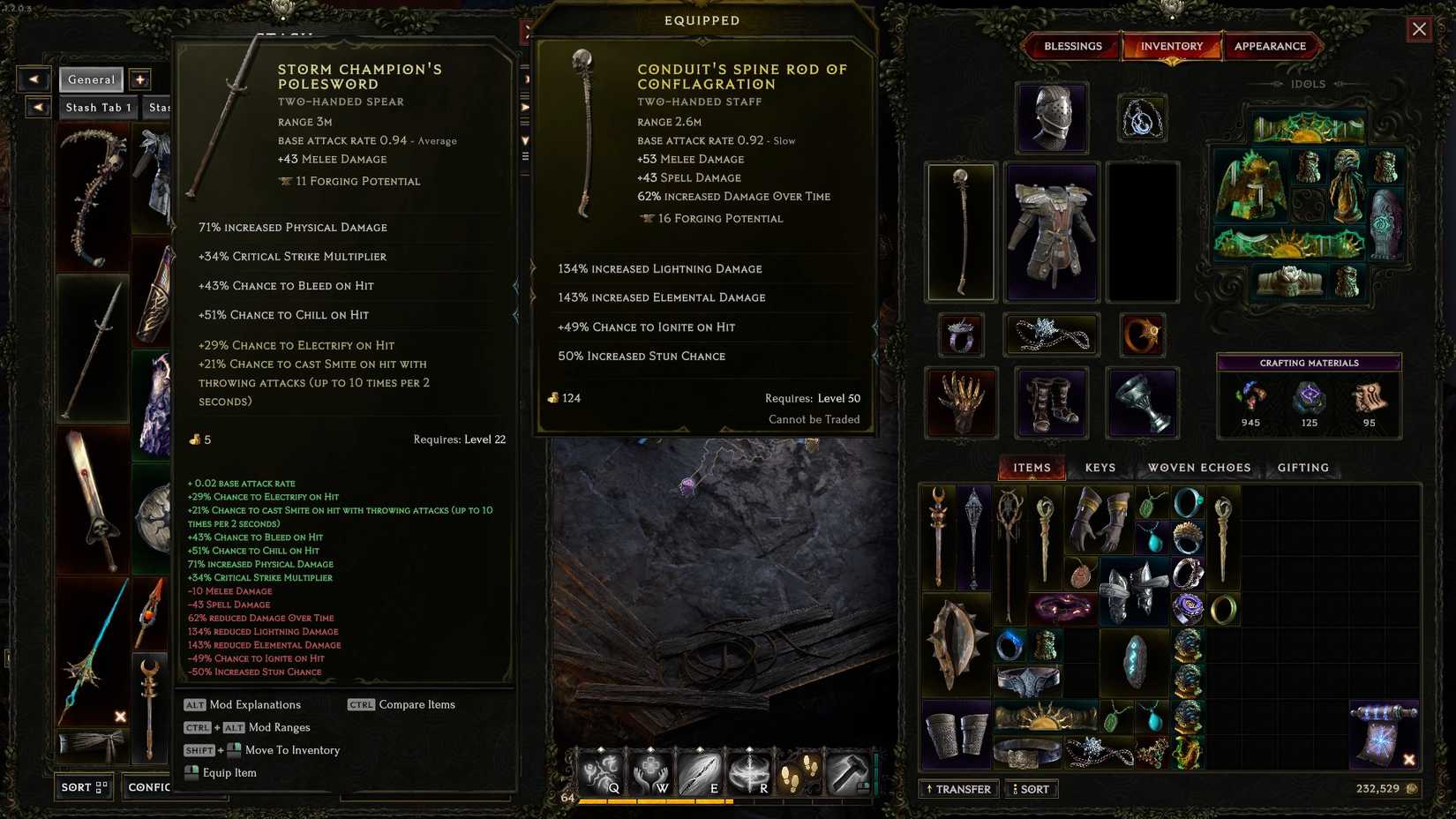Switch to the KEYS tab
Viewport: 1456px width, 819px height.
coord(1100,467)
